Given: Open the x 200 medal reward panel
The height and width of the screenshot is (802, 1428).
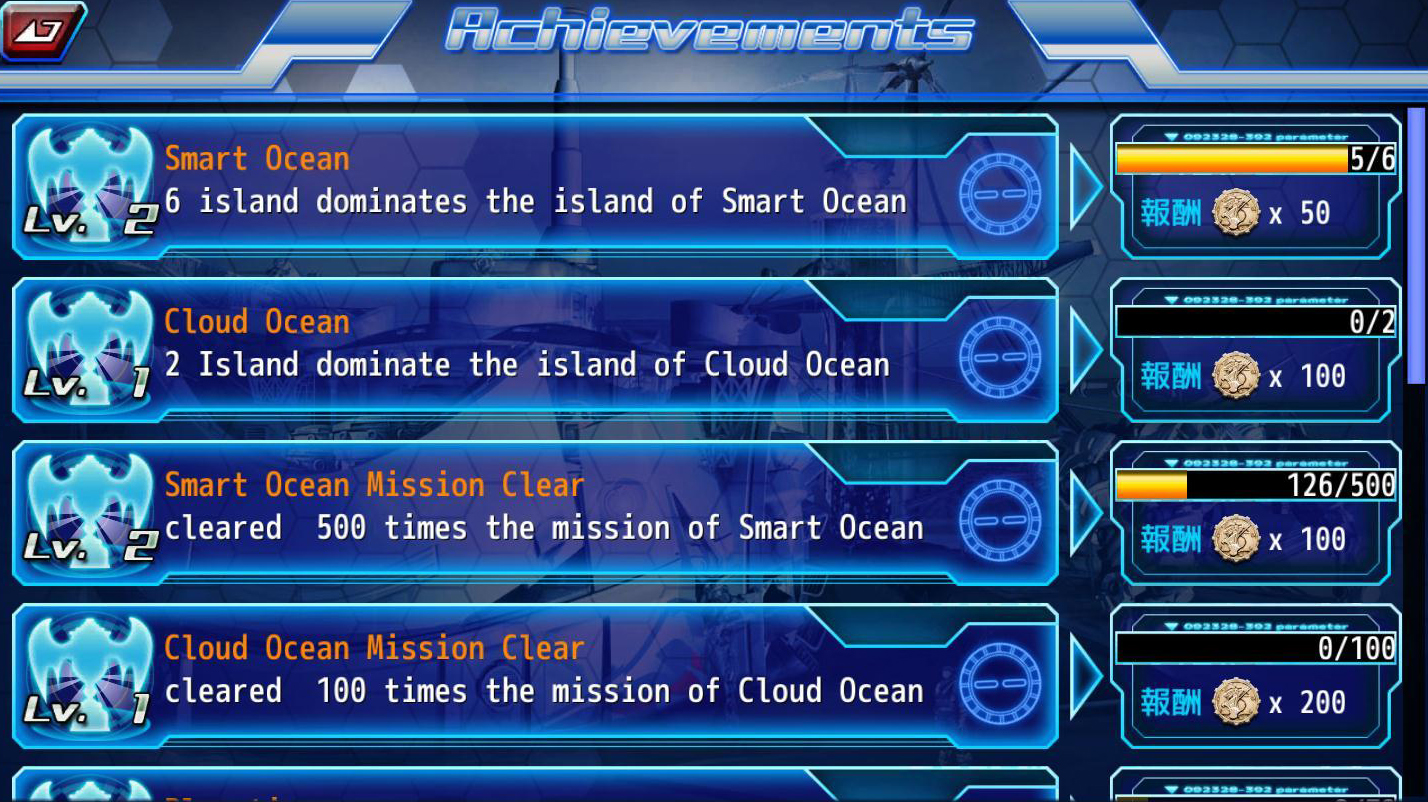Looking at the screenshot, I should coord(1255,676).
